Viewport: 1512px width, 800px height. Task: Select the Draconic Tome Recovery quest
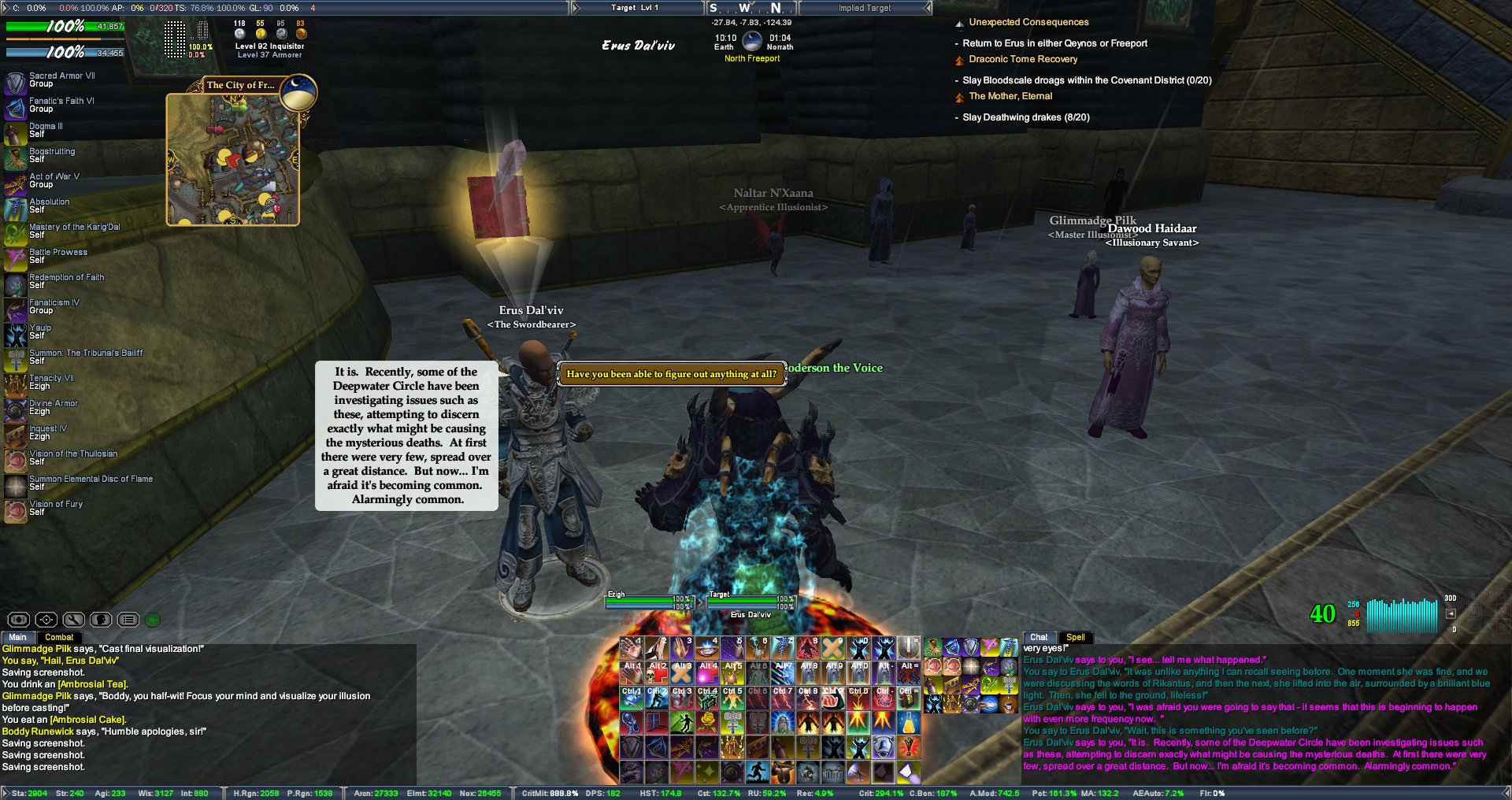coord(1023,59)
